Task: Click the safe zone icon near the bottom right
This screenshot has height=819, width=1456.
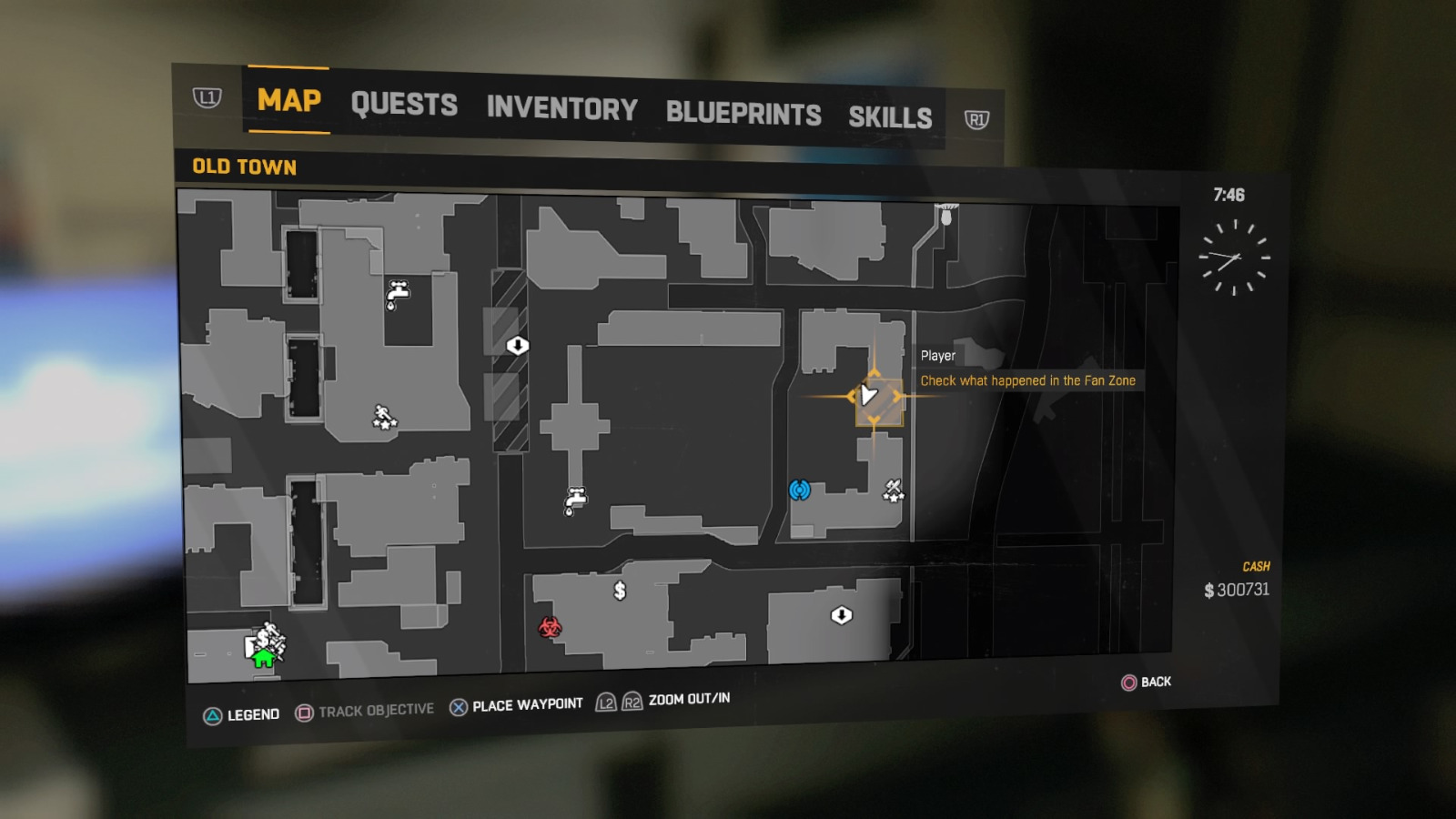Action: pos(842,616)
